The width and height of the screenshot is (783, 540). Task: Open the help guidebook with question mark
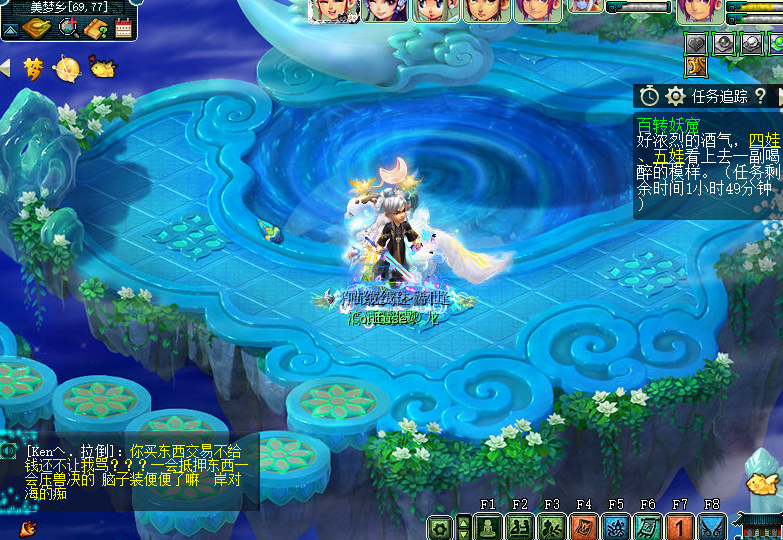tap(96, 28)
